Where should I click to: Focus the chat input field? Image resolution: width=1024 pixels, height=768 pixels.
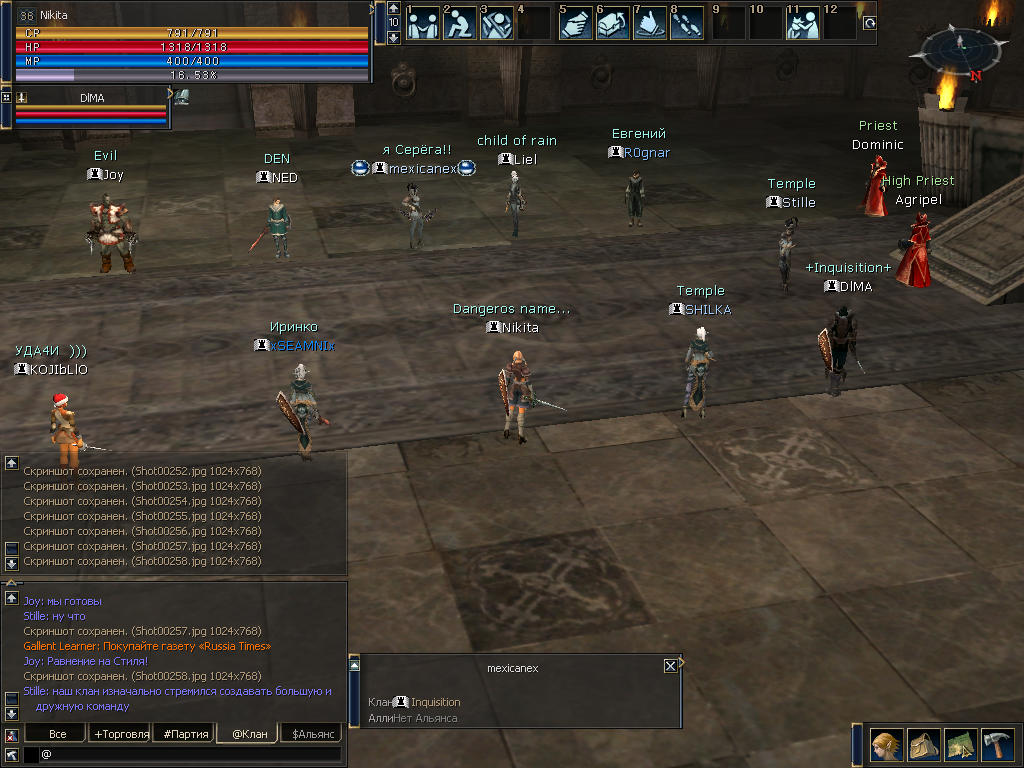tap(190, 754)
